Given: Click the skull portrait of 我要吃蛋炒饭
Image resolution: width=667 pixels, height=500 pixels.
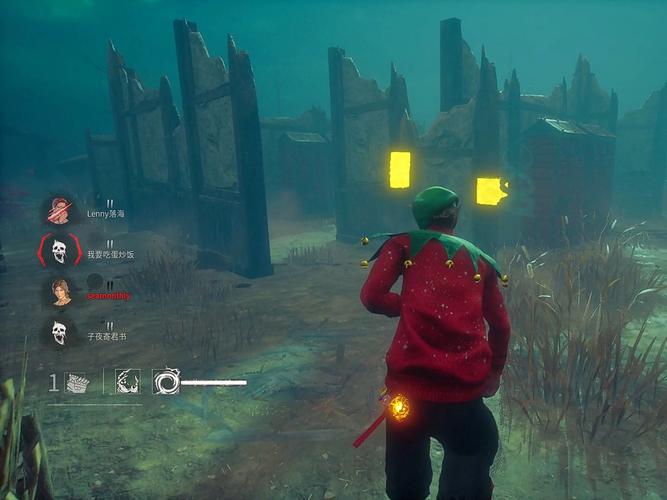Looking at the screenshot, I should tap(59, 251).
